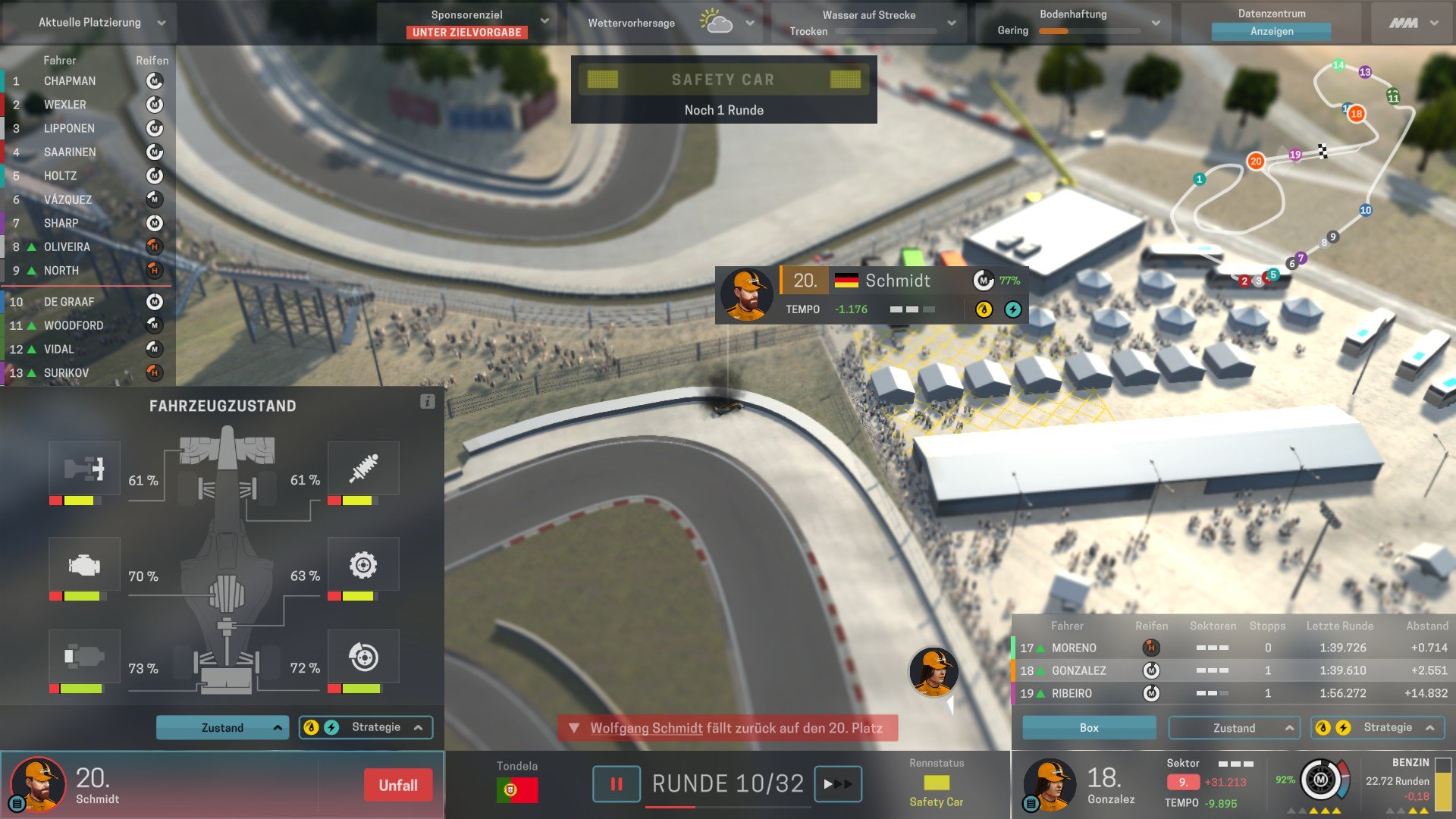Increase race speed with fast-forward
The width and height of the screenshot is (1456, 819).
837,784
